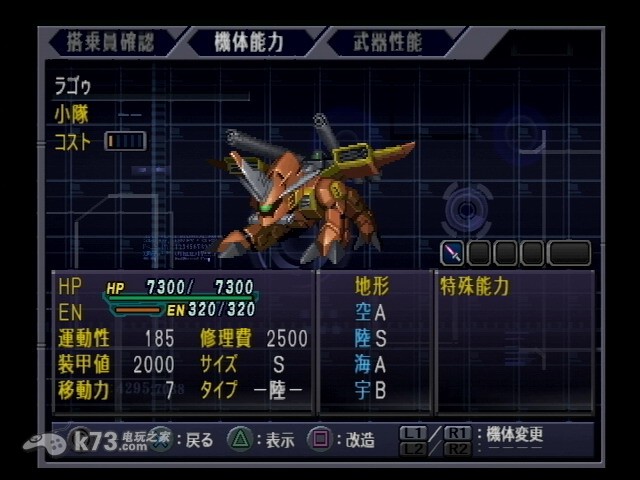The image size is (640, 480).
Task: Open the 武器性能 tab
Action: click(388, 42)
